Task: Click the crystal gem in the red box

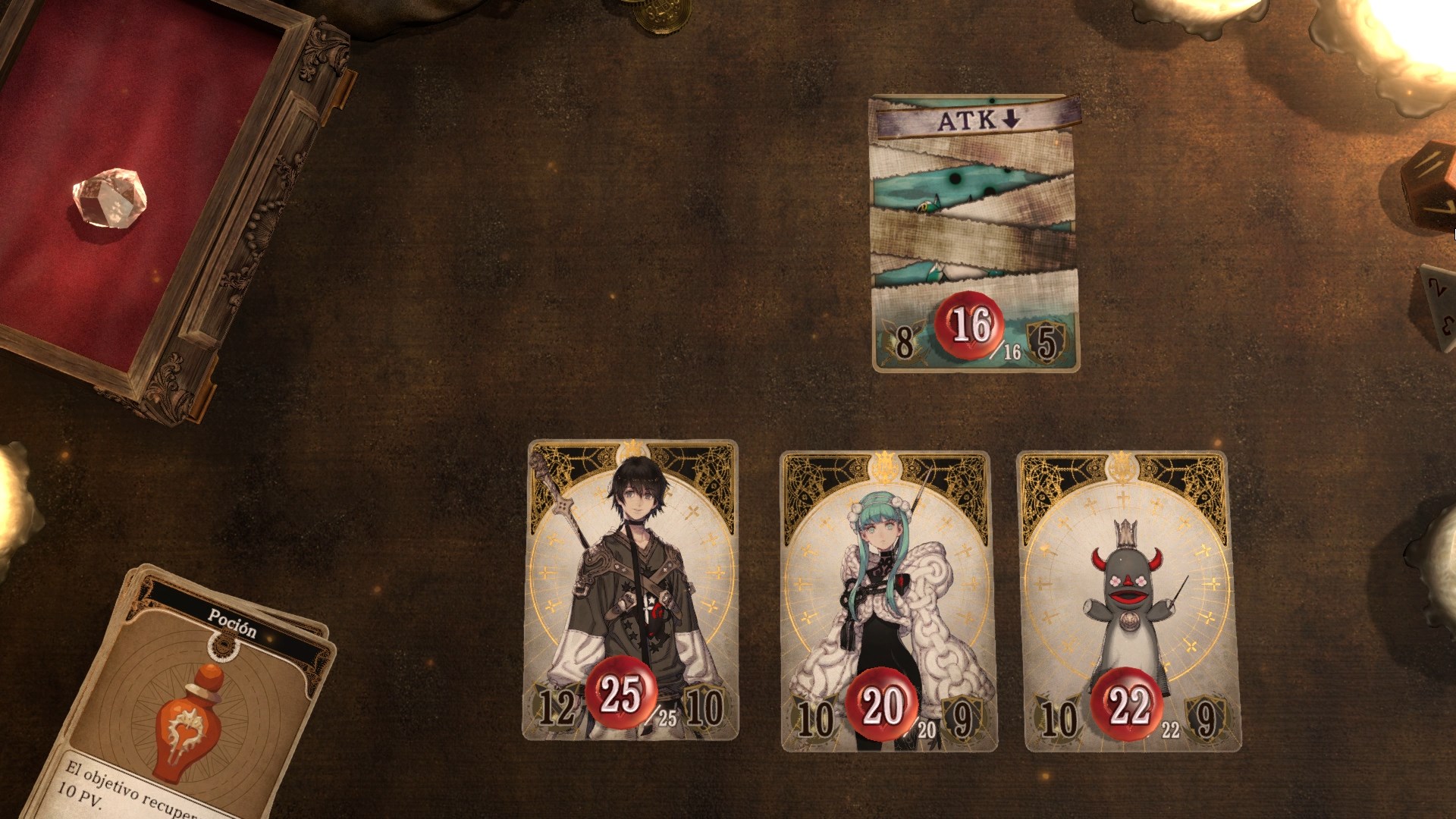Action: pos(109,197)
